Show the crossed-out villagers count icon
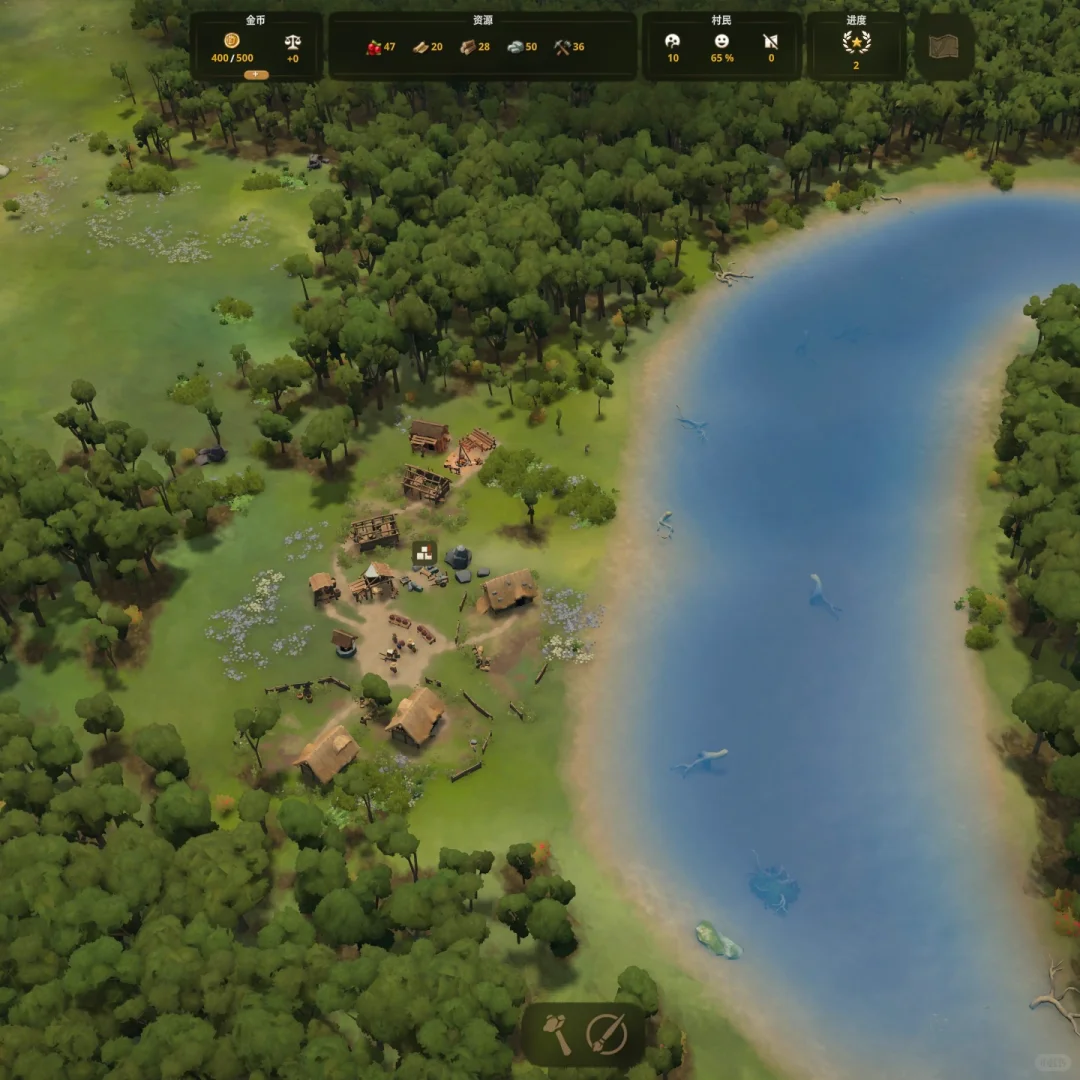The image size is (1080, 1080). click(x=770, y=41)
